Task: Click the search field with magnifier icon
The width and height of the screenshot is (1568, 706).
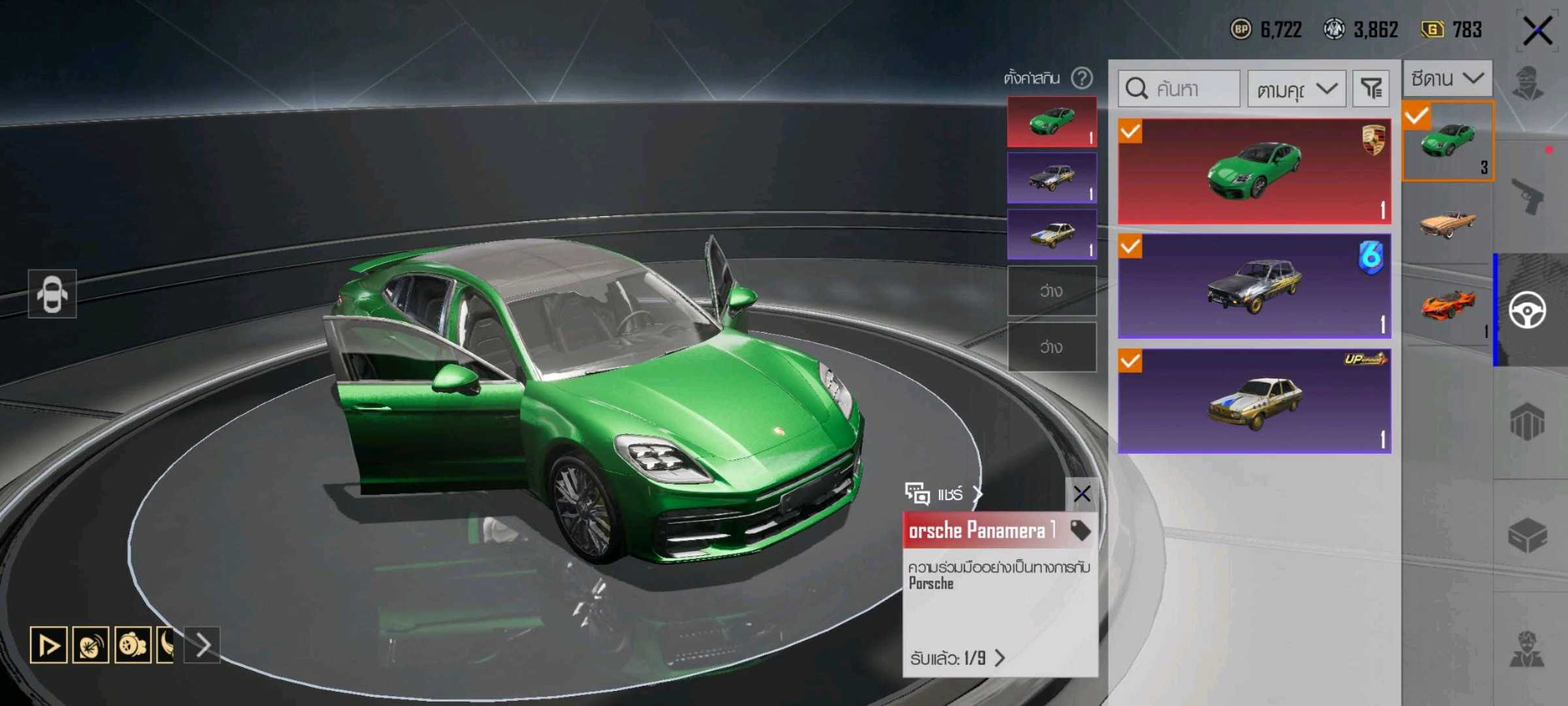Action: point(1179,88)
